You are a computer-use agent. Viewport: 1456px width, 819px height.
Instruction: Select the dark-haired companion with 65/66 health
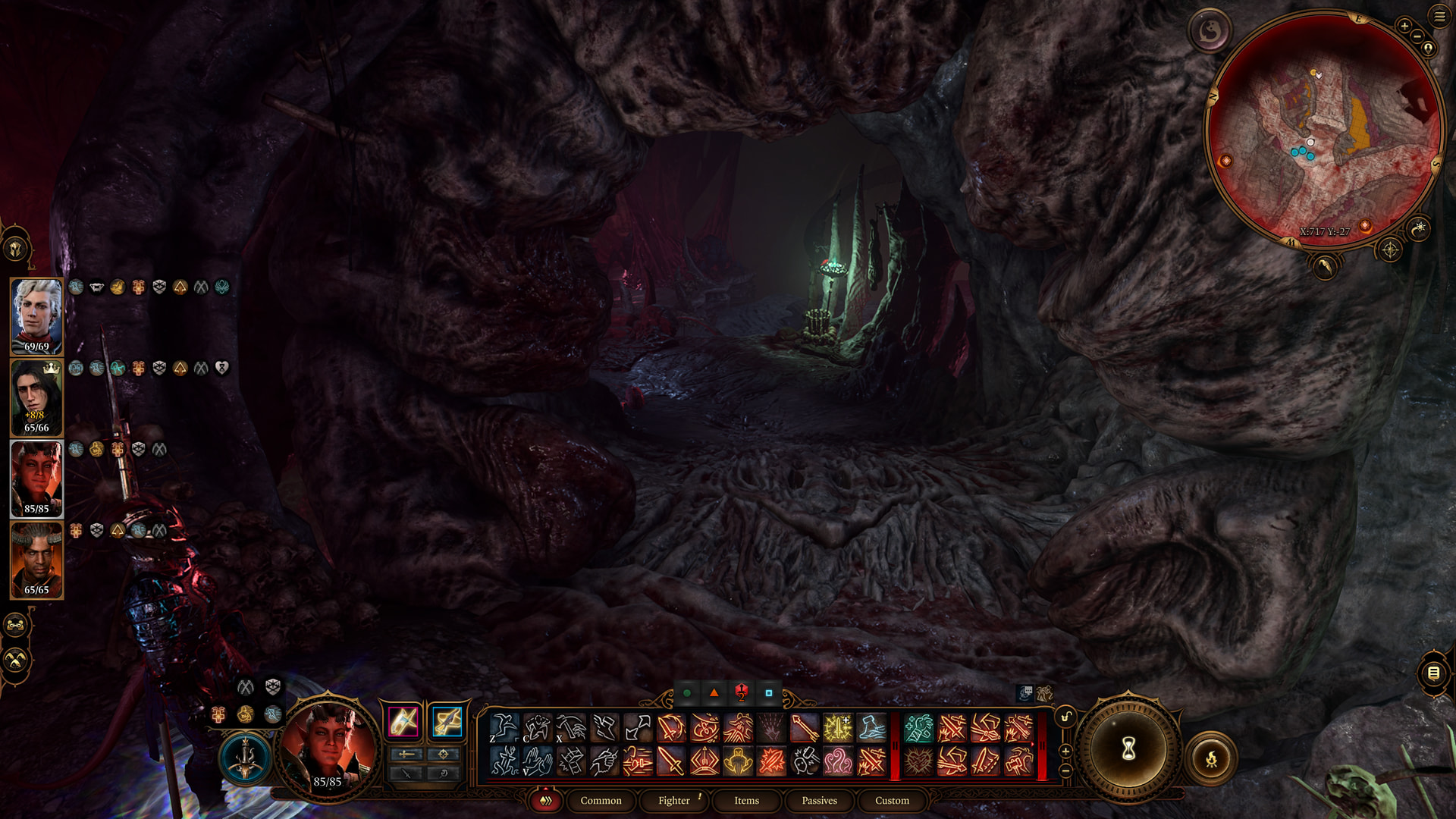click(x=36, y=397)
